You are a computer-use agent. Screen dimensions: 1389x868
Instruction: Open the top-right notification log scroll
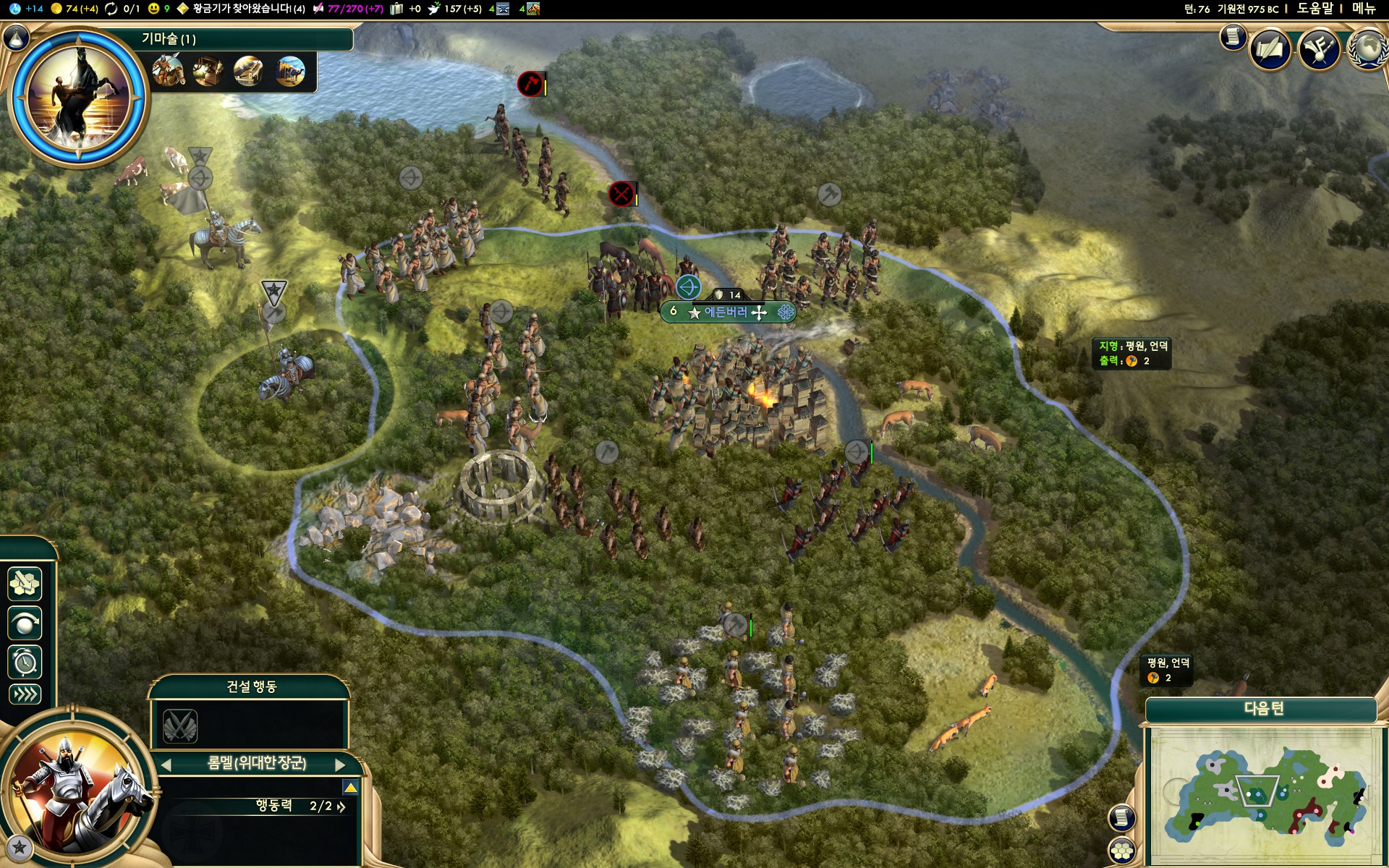click(x=1233, y=36)
